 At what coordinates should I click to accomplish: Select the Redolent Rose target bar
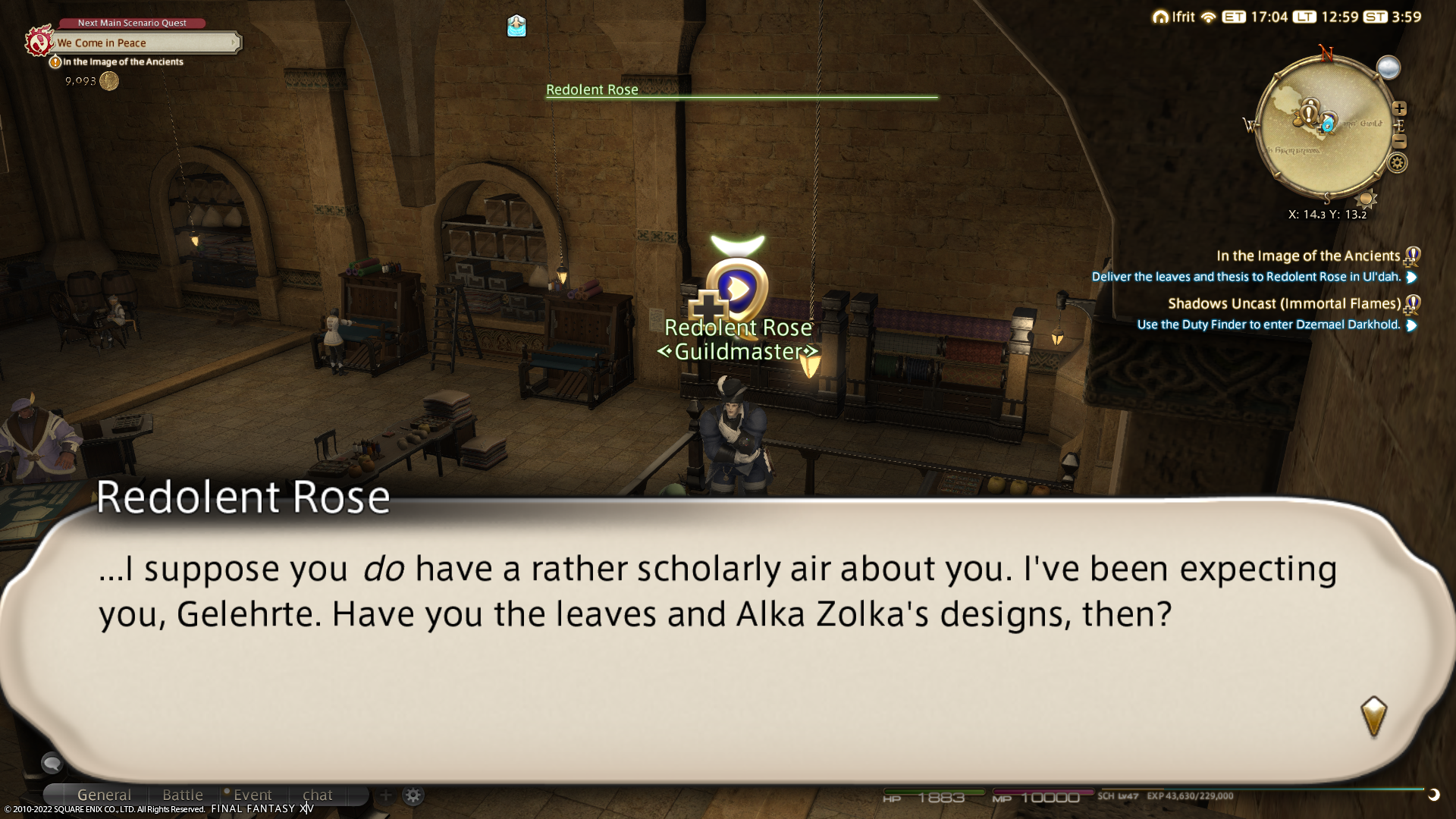(742, 91)
